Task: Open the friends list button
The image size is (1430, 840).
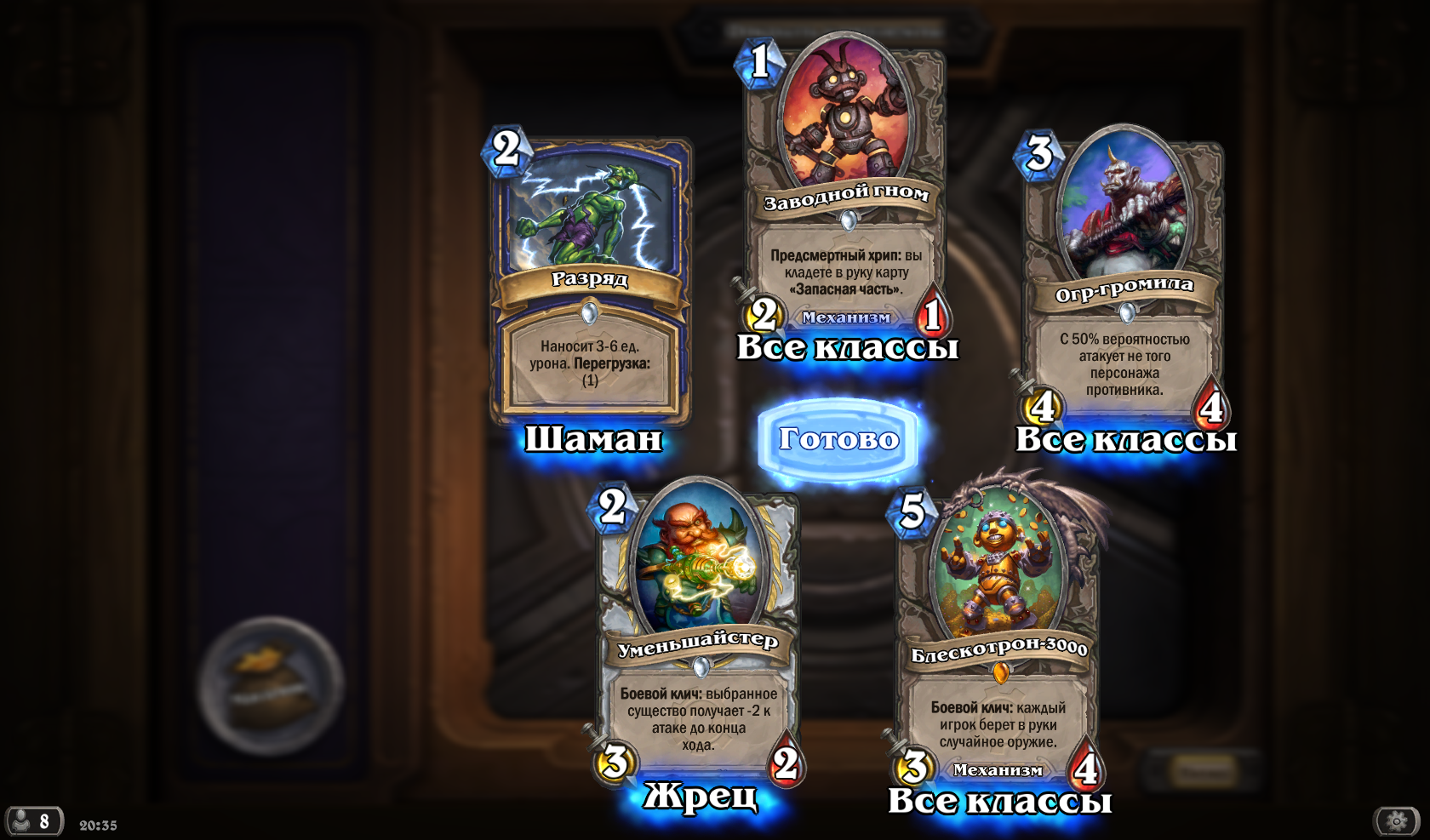Action: 34,821
